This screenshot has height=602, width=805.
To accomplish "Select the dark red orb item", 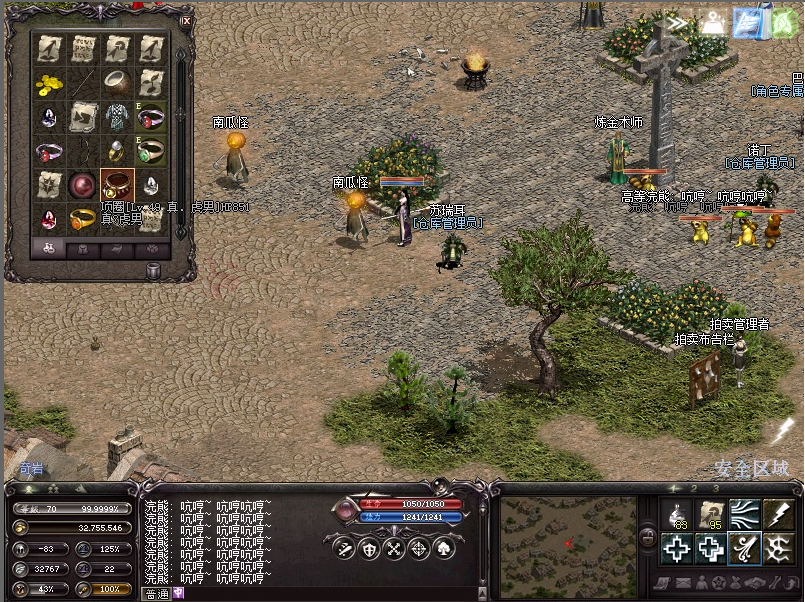I will pos(83,184).
